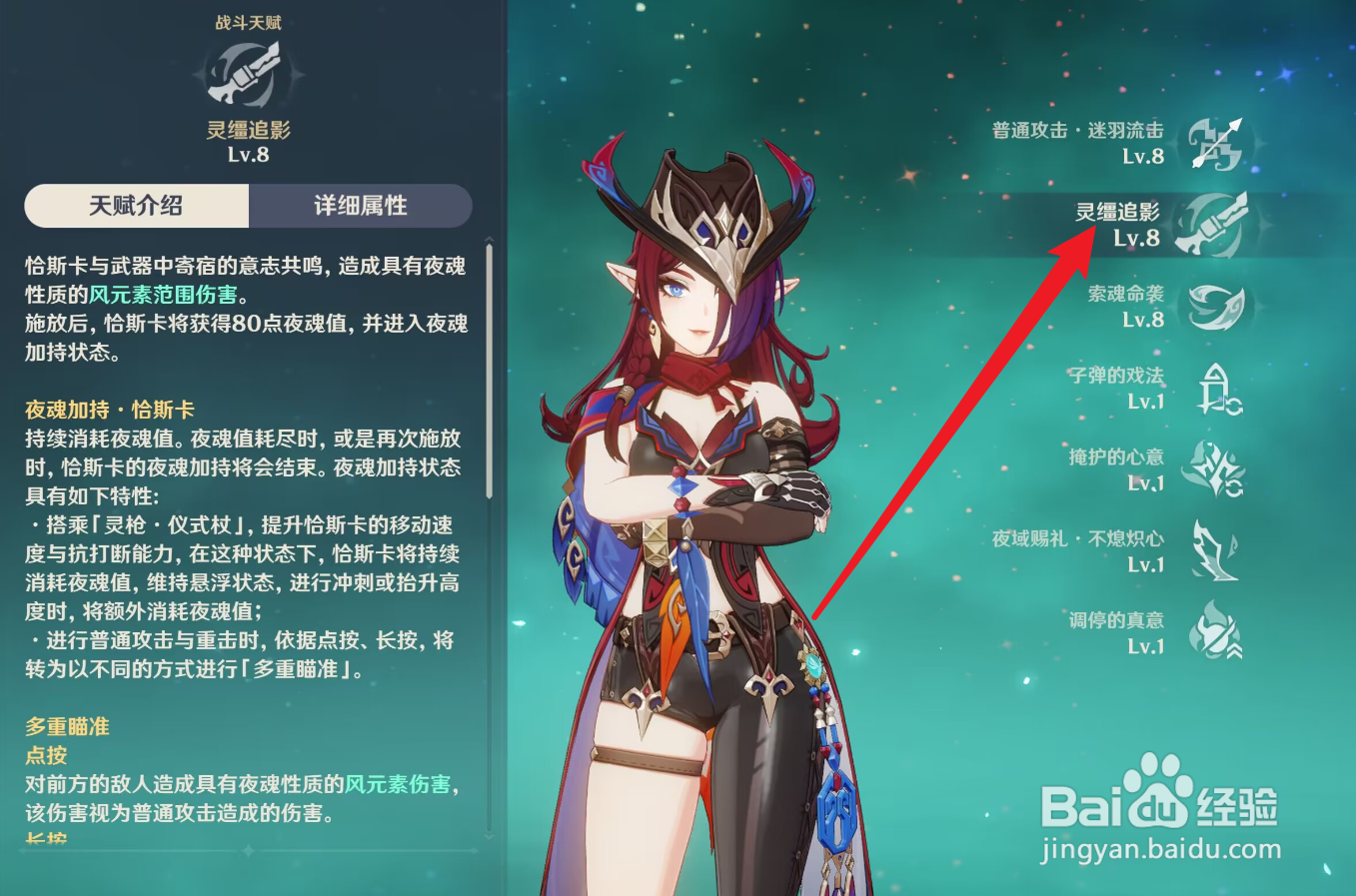Open the 子弹的戏法 passive talent icon
This screenshot has width=1356, height=896.
(x=1217, y=388)
